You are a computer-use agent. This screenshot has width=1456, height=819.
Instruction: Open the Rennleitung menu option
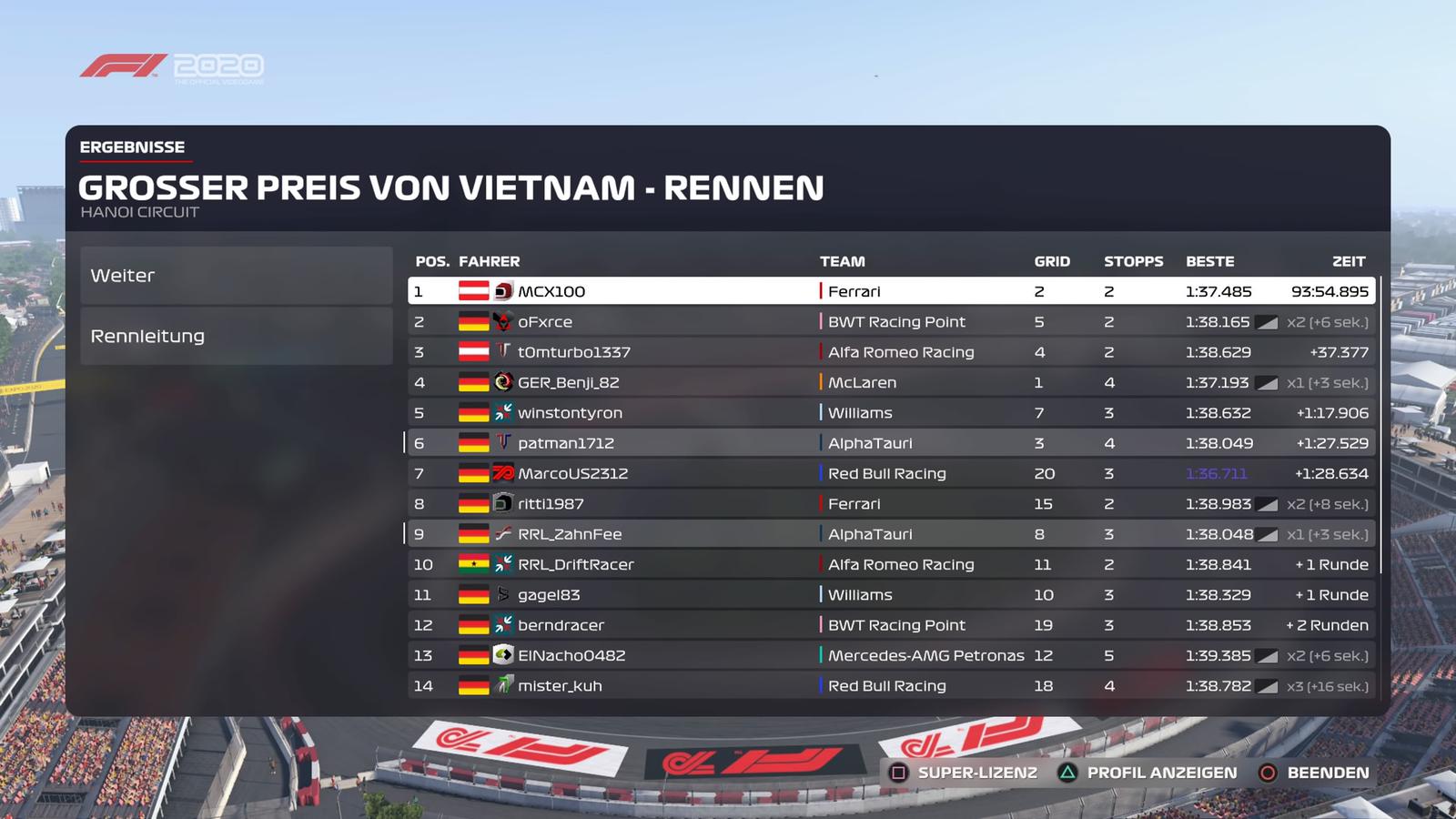click(236, 336)
